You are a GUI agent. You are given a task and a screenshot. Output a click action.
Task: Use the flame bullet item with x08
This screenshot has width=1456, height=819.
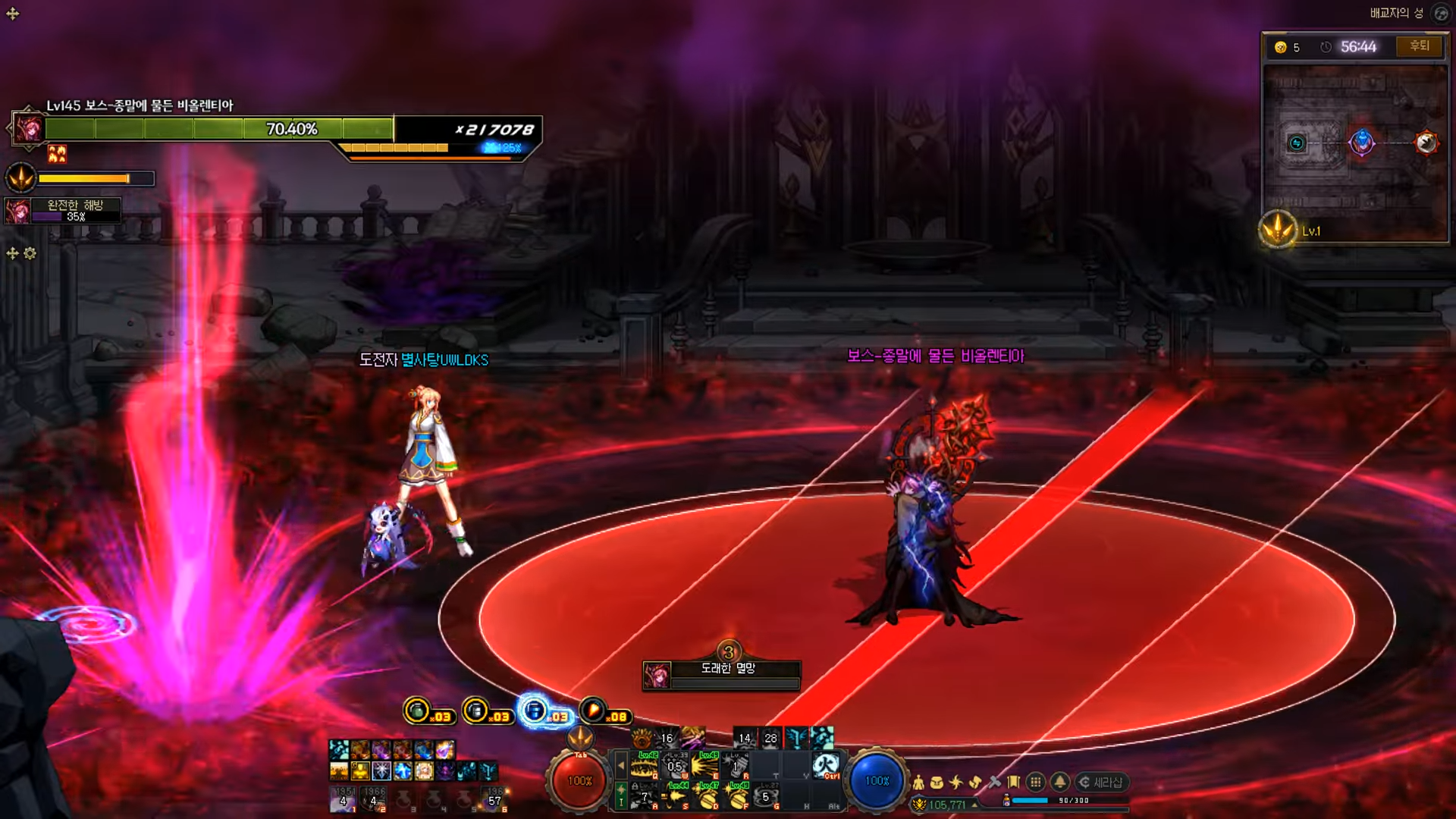pos(593,711)
